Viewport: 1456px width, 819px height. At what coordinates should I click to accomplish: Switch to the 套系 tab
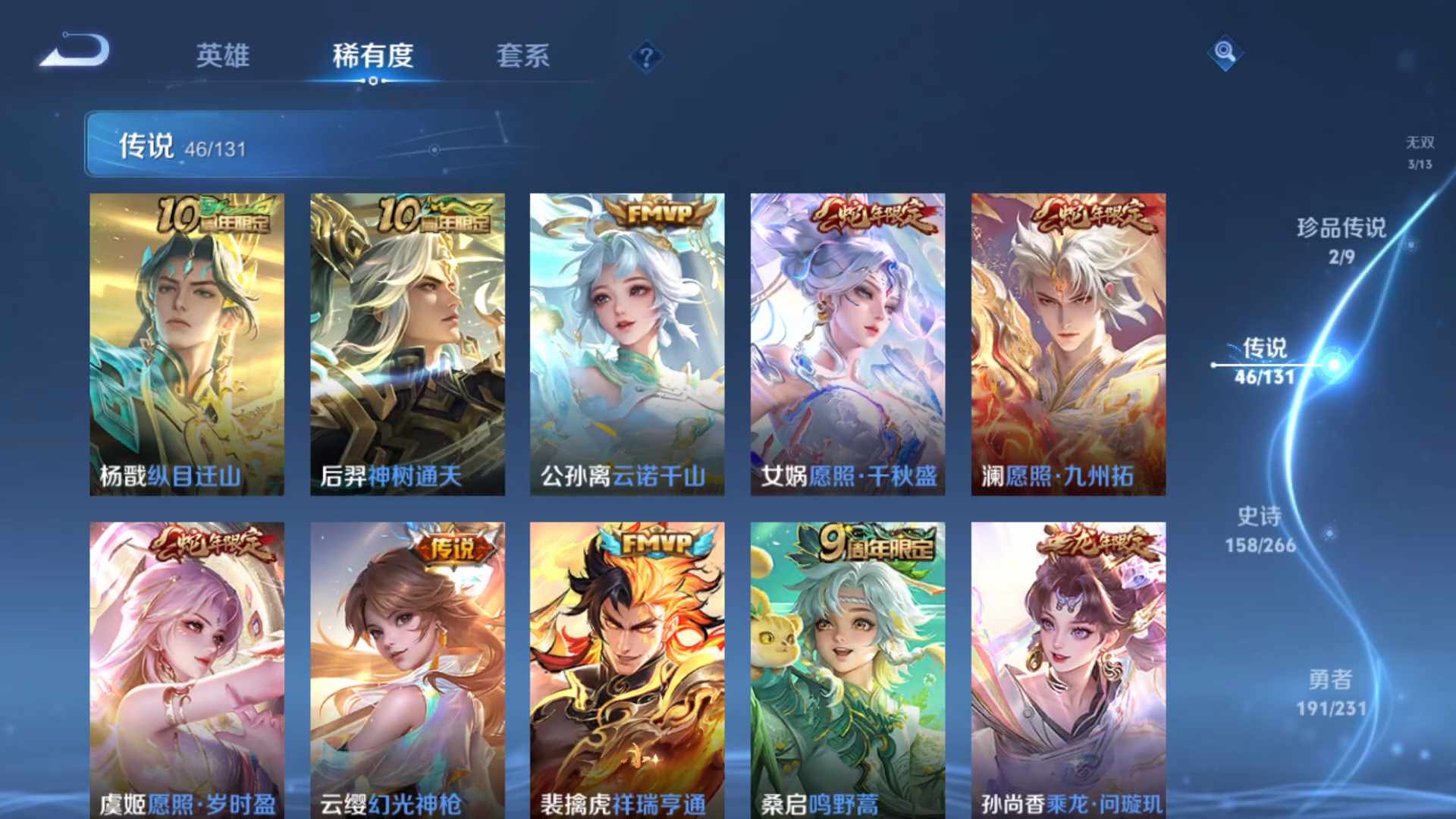(524, 57)
